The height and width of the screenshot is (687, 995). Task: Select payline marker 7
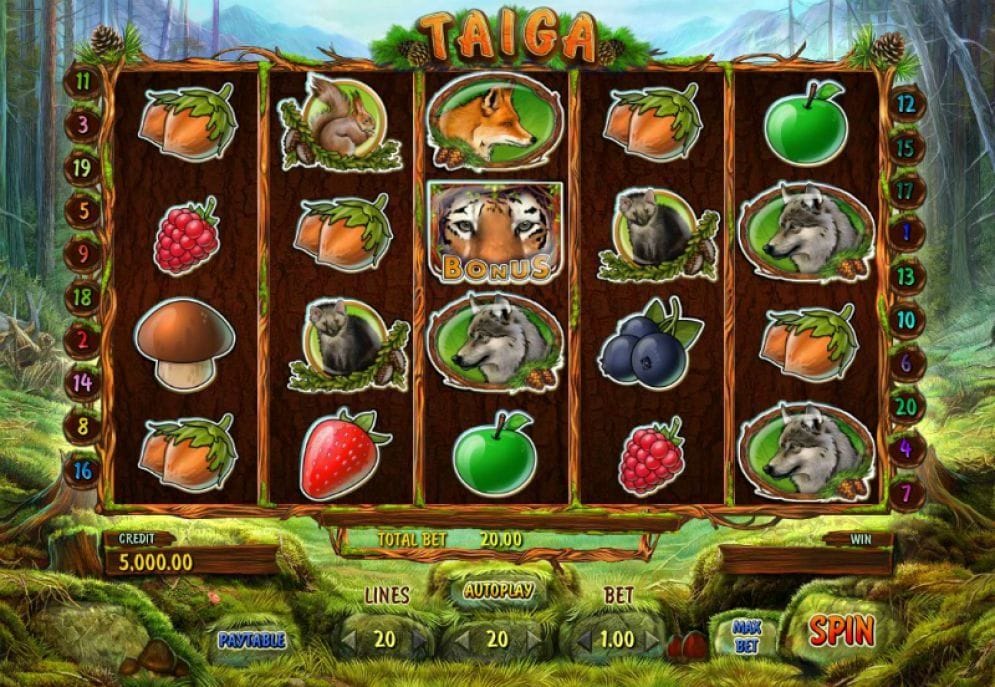pos(906,492)
